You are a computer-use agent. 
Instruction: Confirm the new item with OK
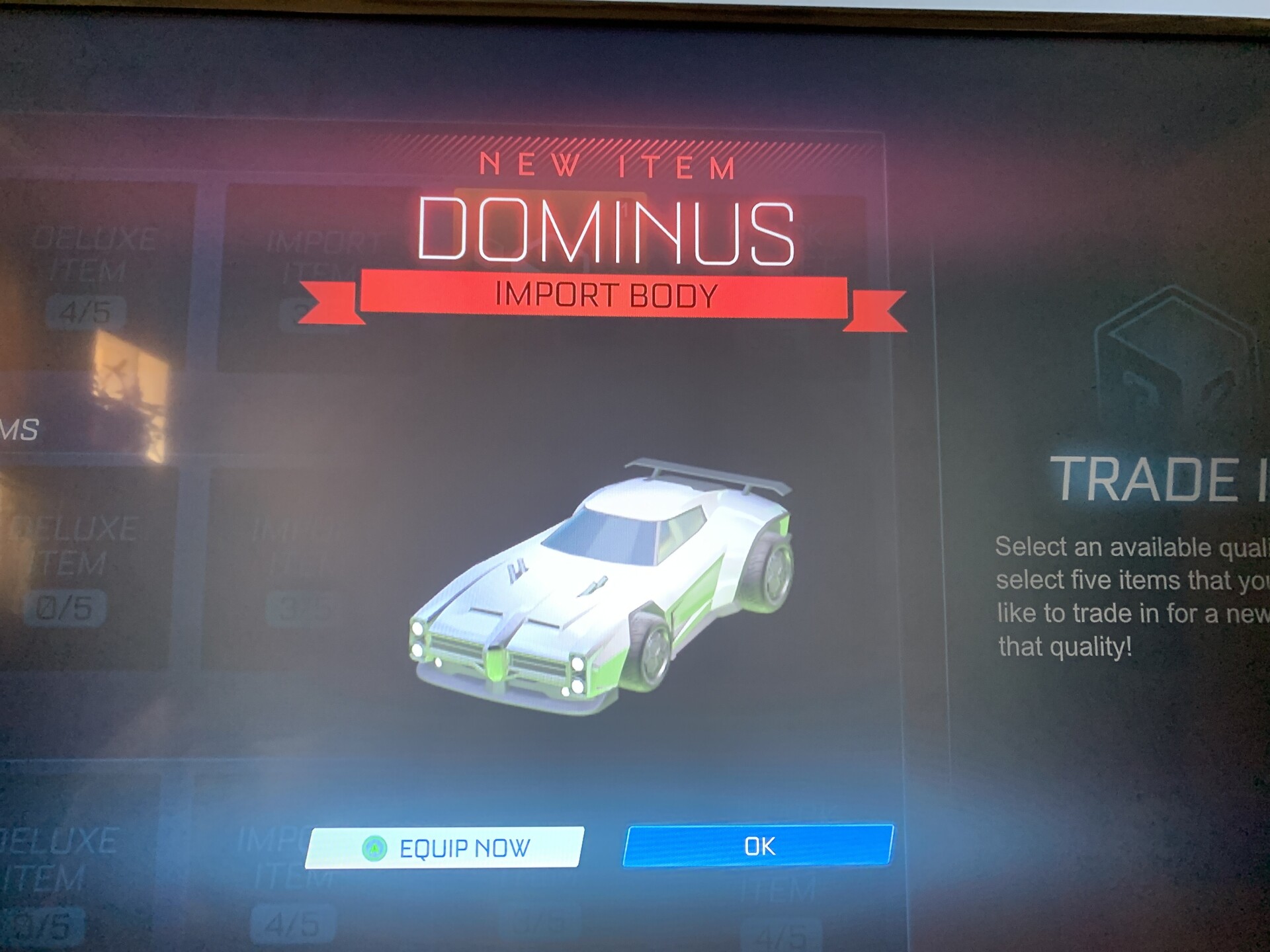pos(758,846)
